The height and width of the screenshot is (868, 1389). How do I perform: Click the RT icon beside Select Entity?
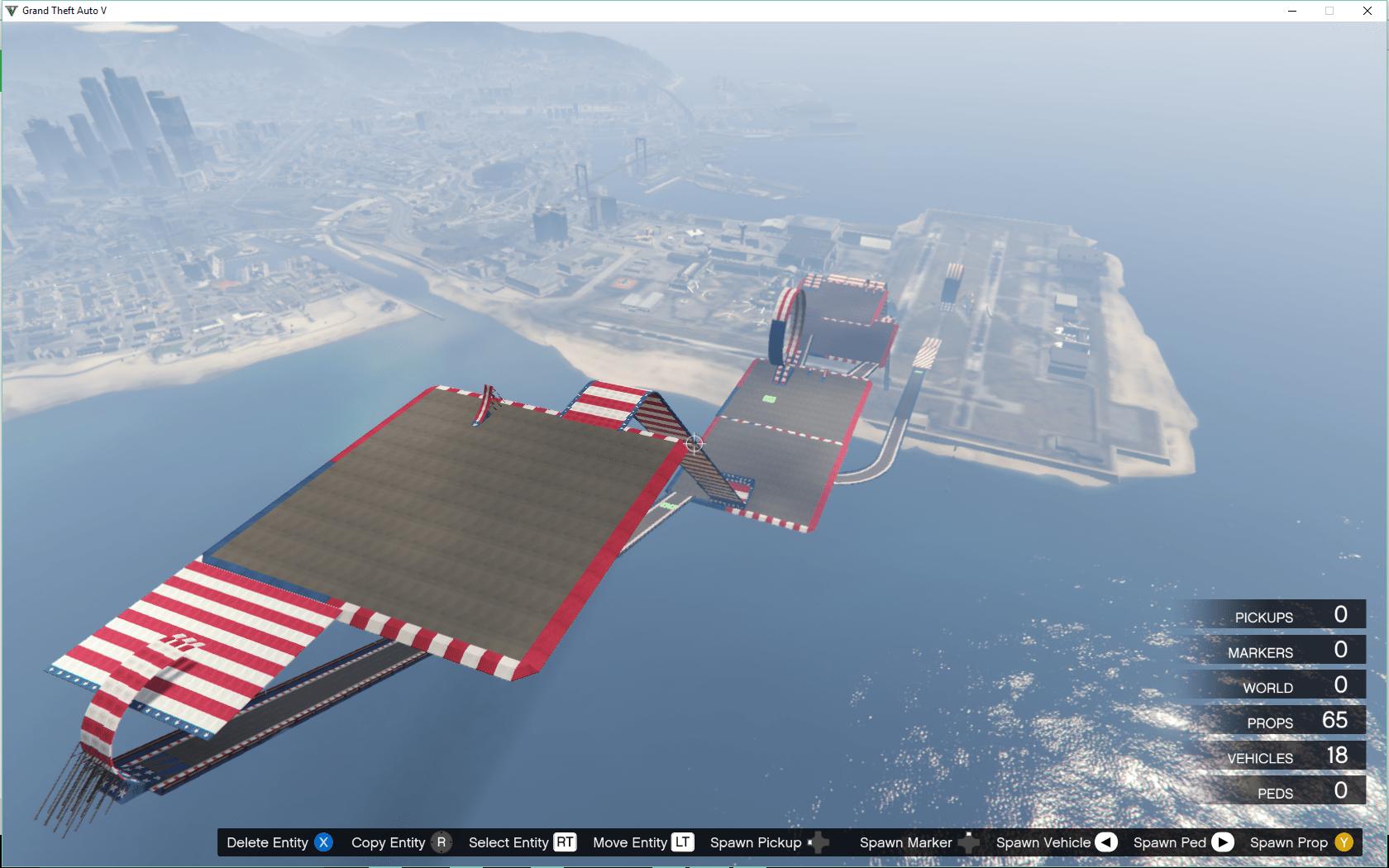[566, 842]
